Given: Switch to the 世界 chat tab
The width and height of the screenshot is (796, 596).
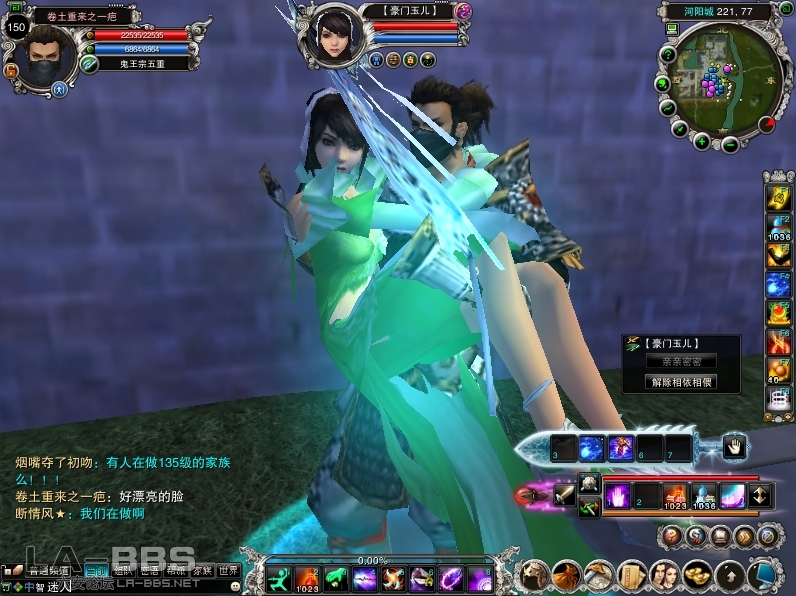Looking at the screenshot, I should pyautogui.click(x=229, y=570).
